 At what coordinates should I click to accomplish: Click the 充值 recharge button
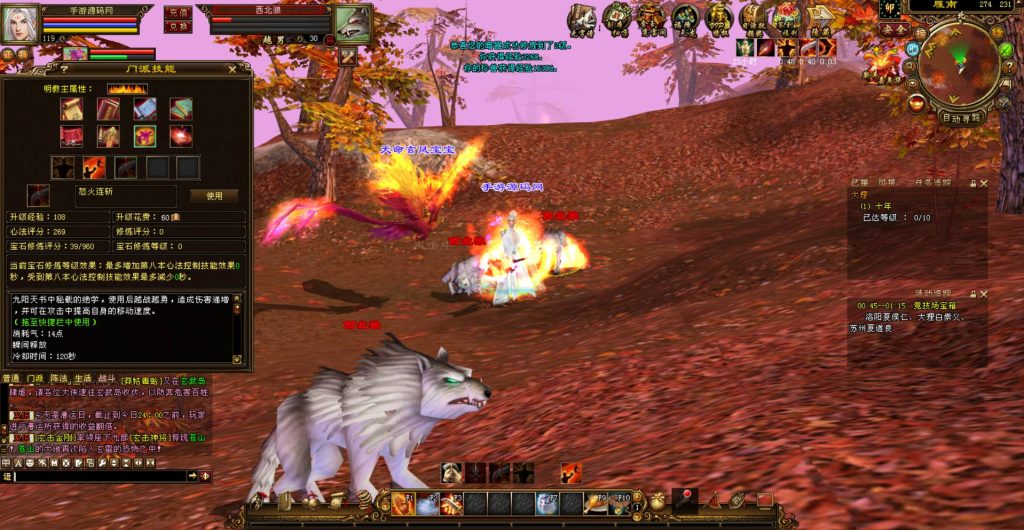178,13
